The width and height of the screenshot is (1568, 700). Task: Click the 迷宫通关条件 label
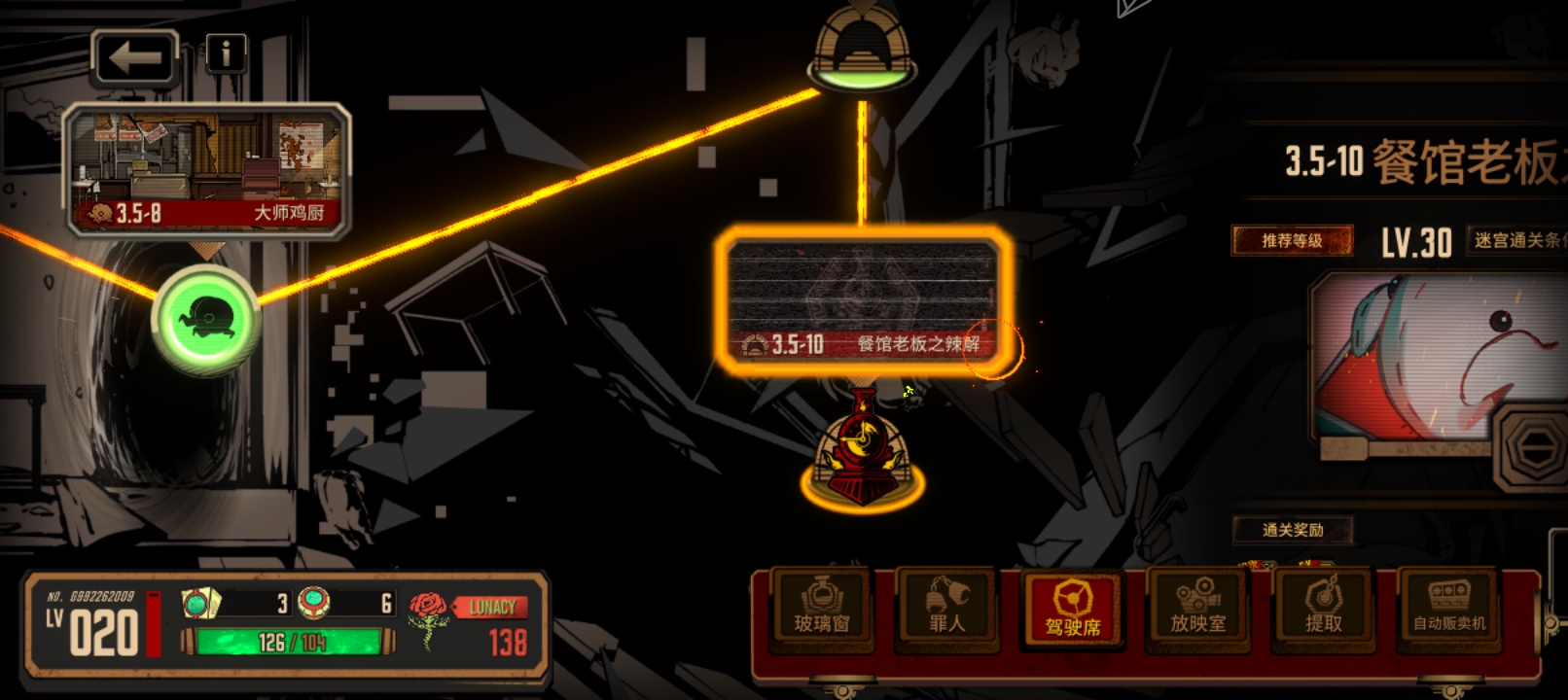pos(1517,240)
